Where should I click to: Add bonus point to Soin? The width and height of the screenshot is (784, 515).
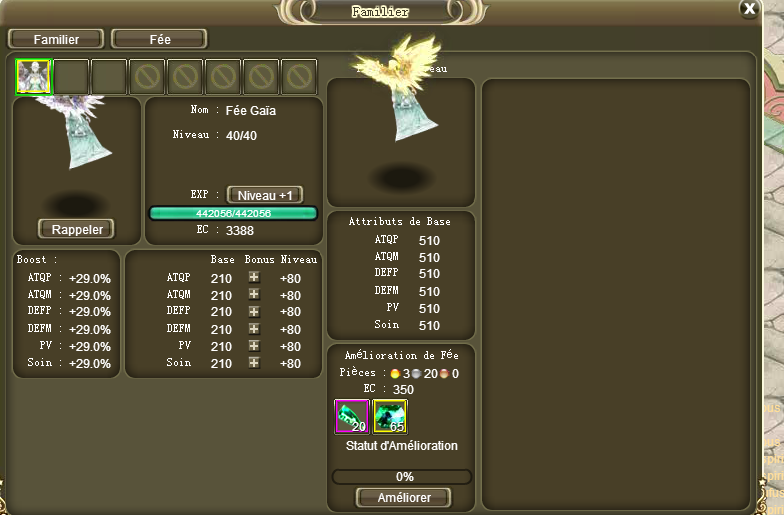pos(254,362)
